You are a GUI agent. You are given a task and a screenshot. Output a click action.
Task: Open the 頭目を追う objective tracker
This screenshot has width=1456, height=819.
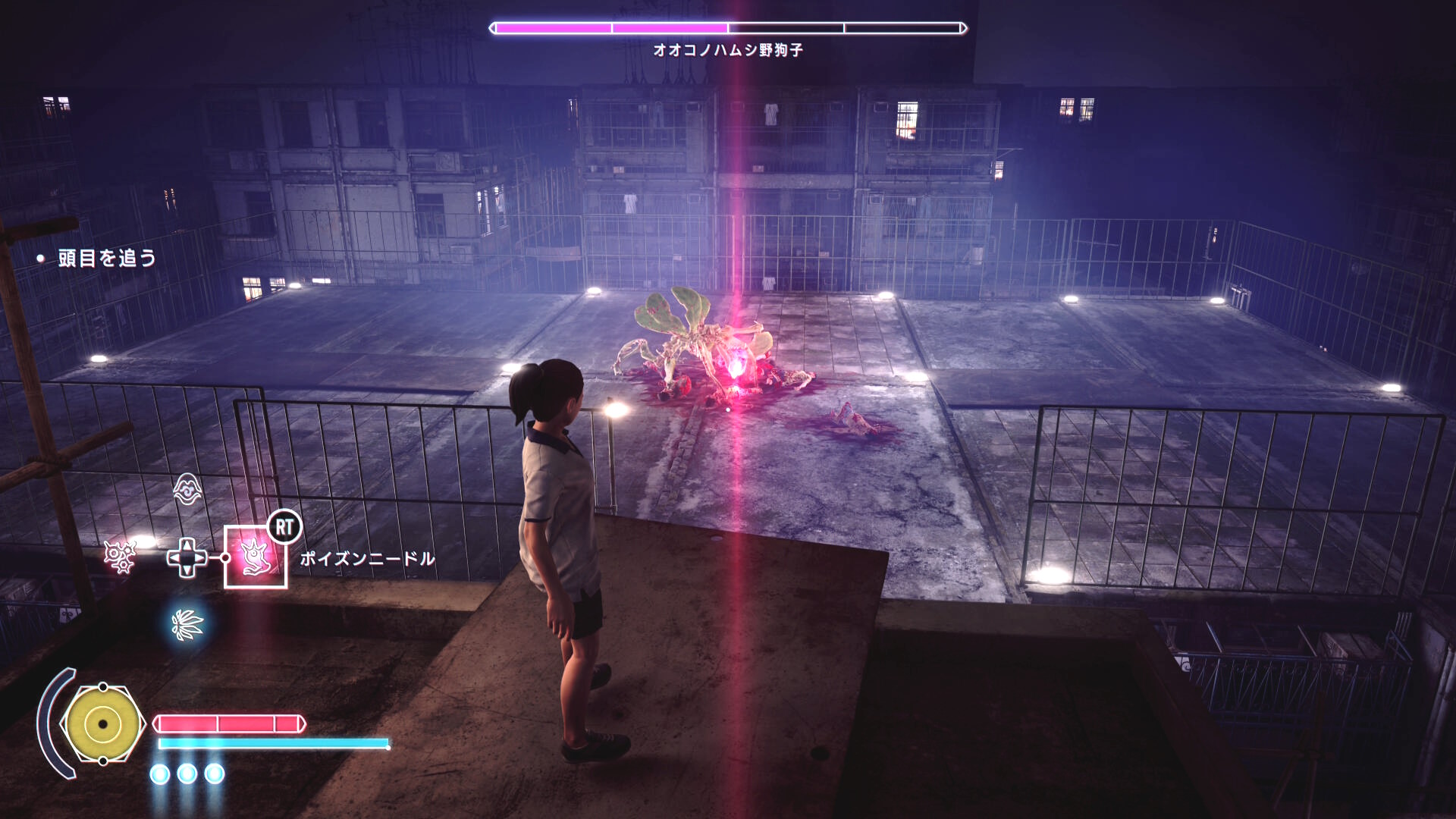[107, 259]
